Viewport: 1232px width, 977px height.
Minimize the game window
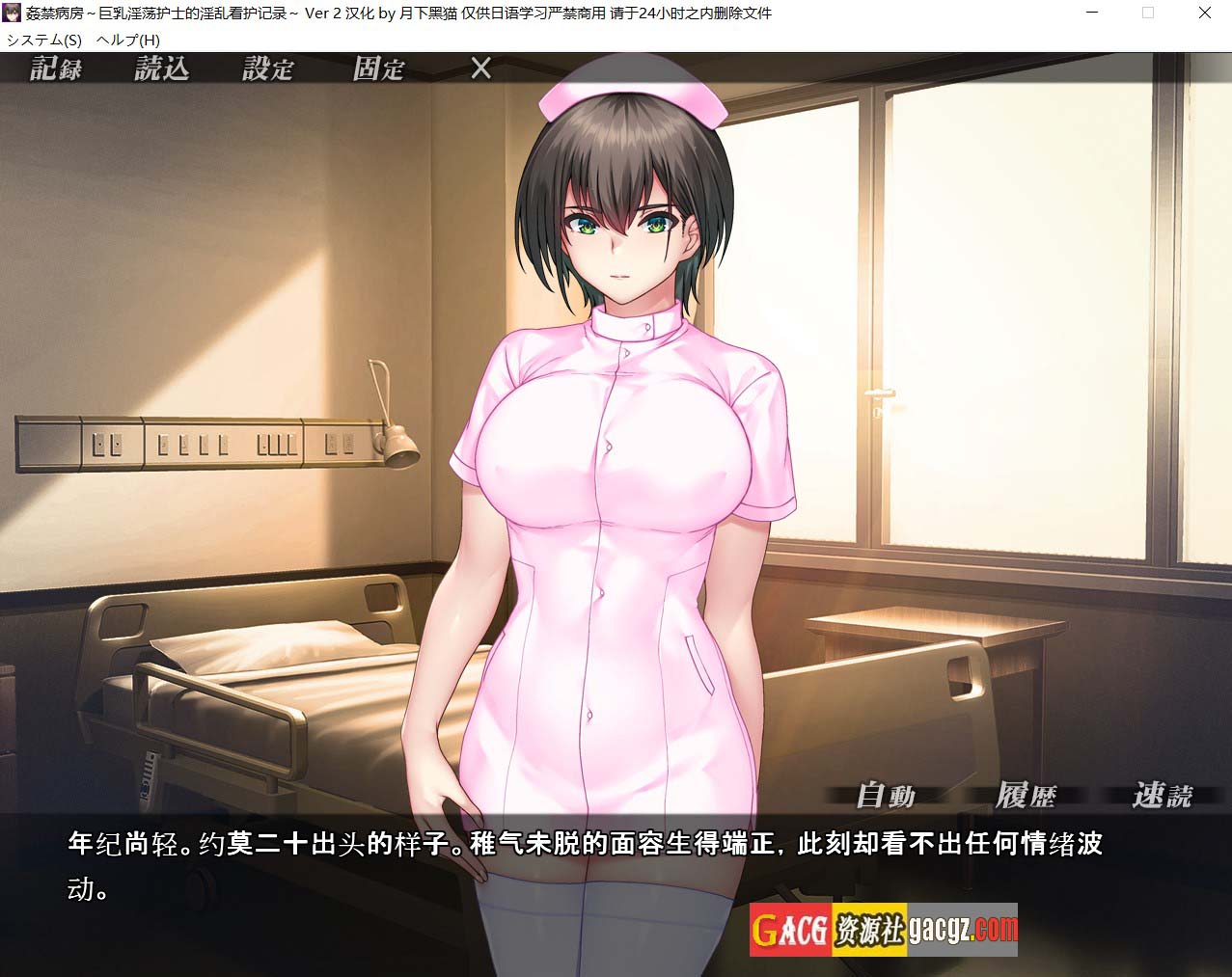coord(1091,14)
